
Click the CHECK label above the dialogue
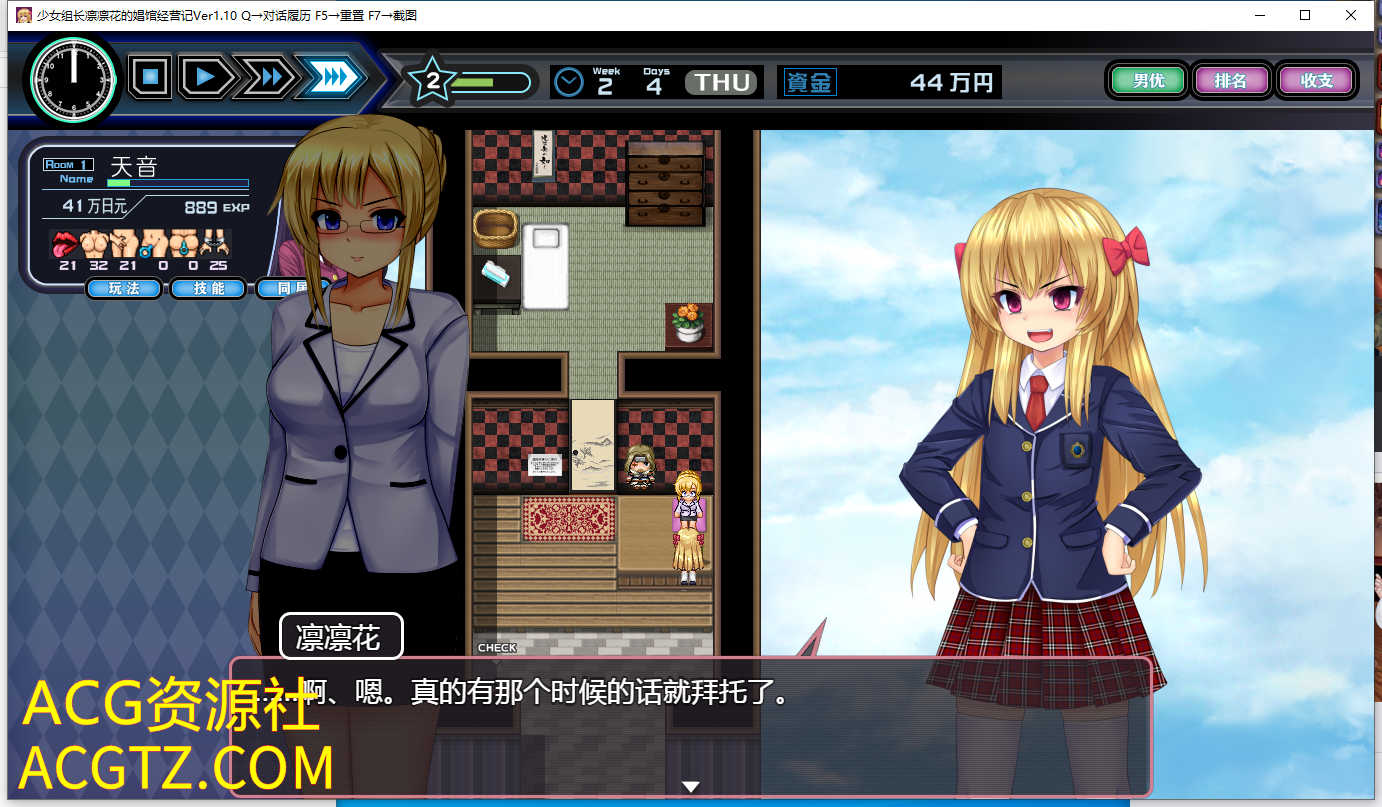click(497, 648)
